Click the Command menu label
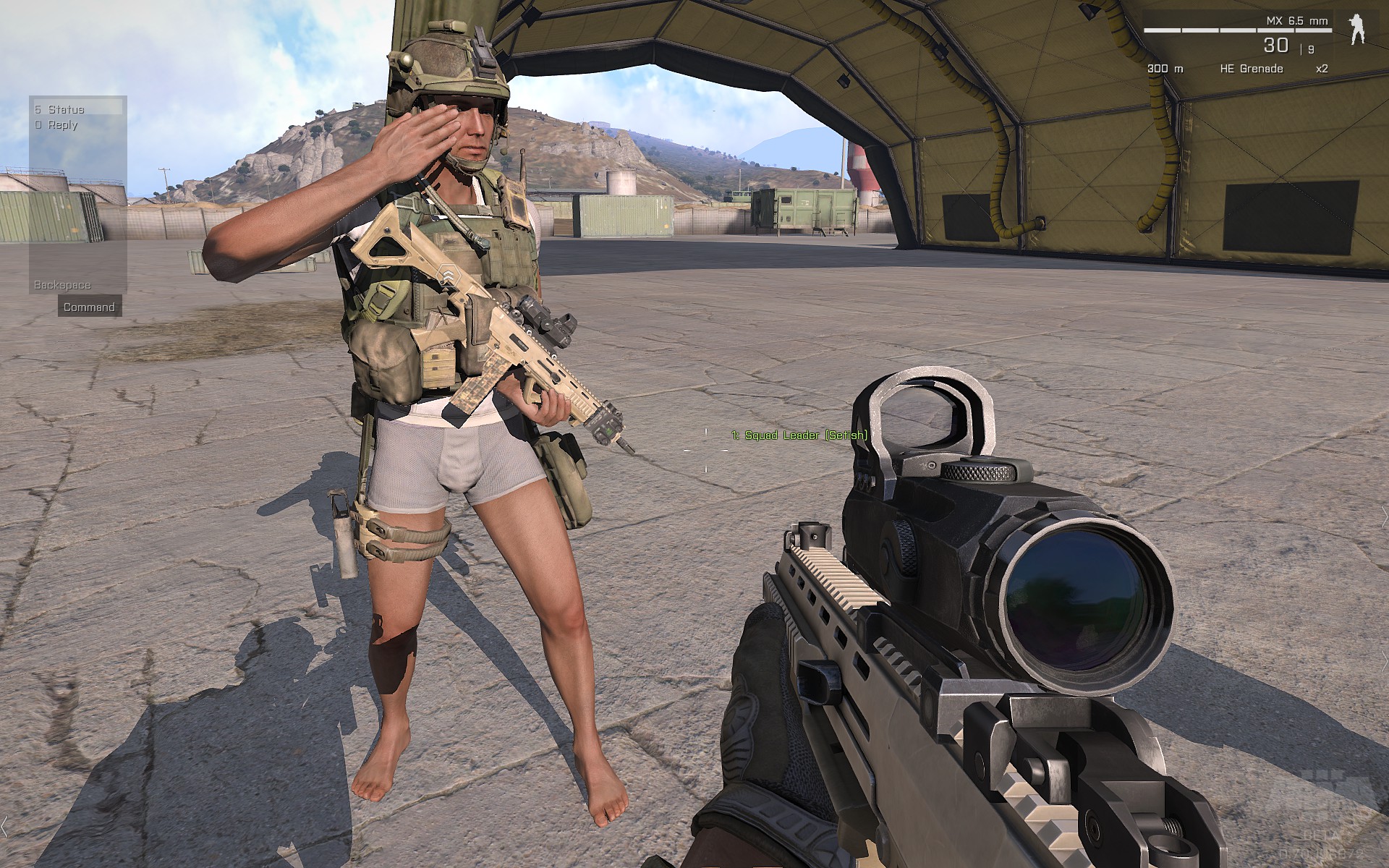The image size is (1389, 868). [89, 307]
